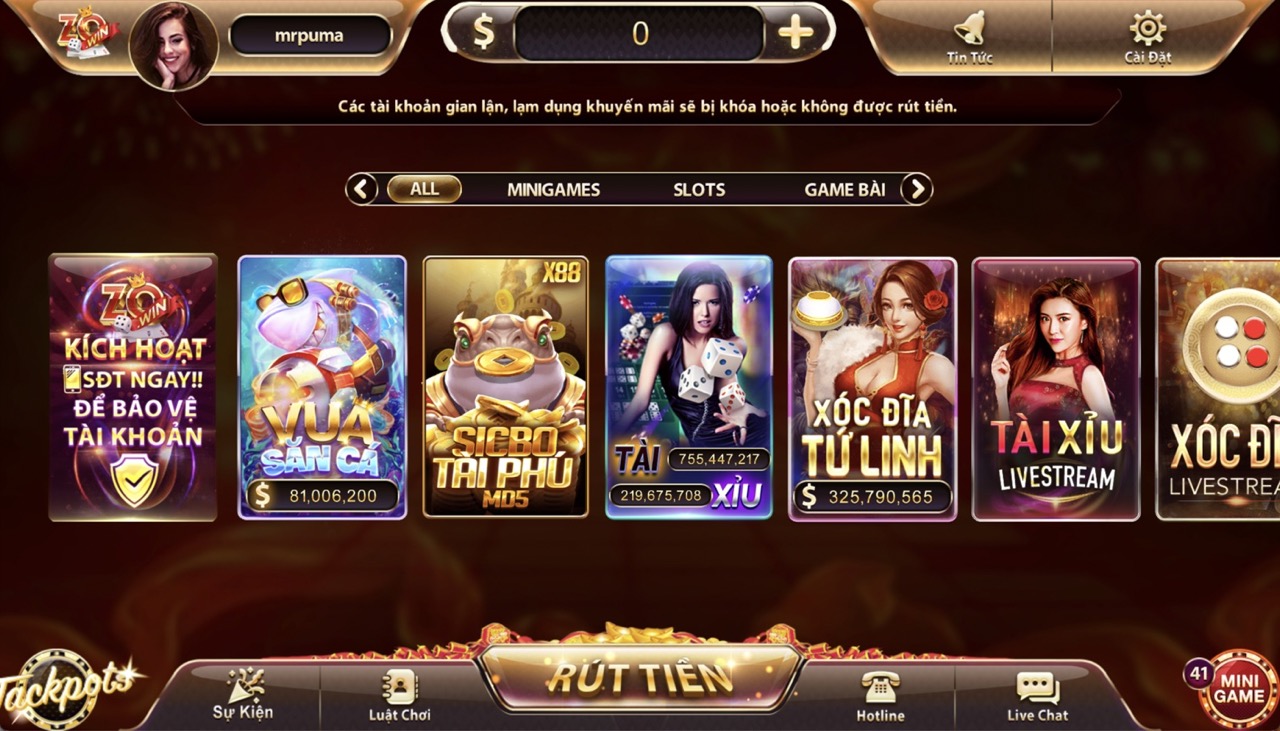The height and width of the screenshot is (731, 1280).
Task: Open Vua Săn Cá game thumbnail
Action: 320,390
